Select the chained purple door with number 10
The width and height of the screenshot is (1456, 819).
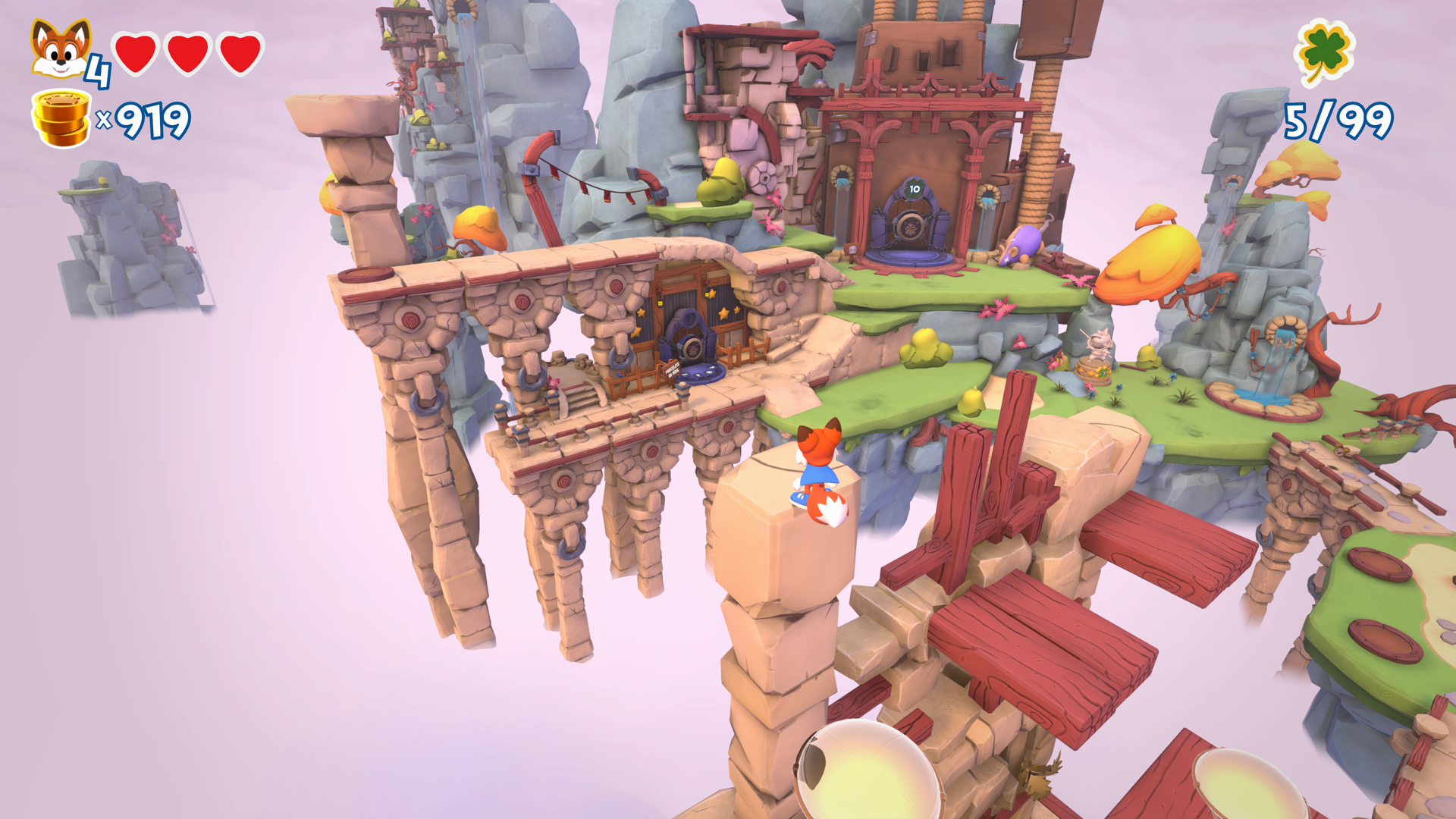pos(910,220)
